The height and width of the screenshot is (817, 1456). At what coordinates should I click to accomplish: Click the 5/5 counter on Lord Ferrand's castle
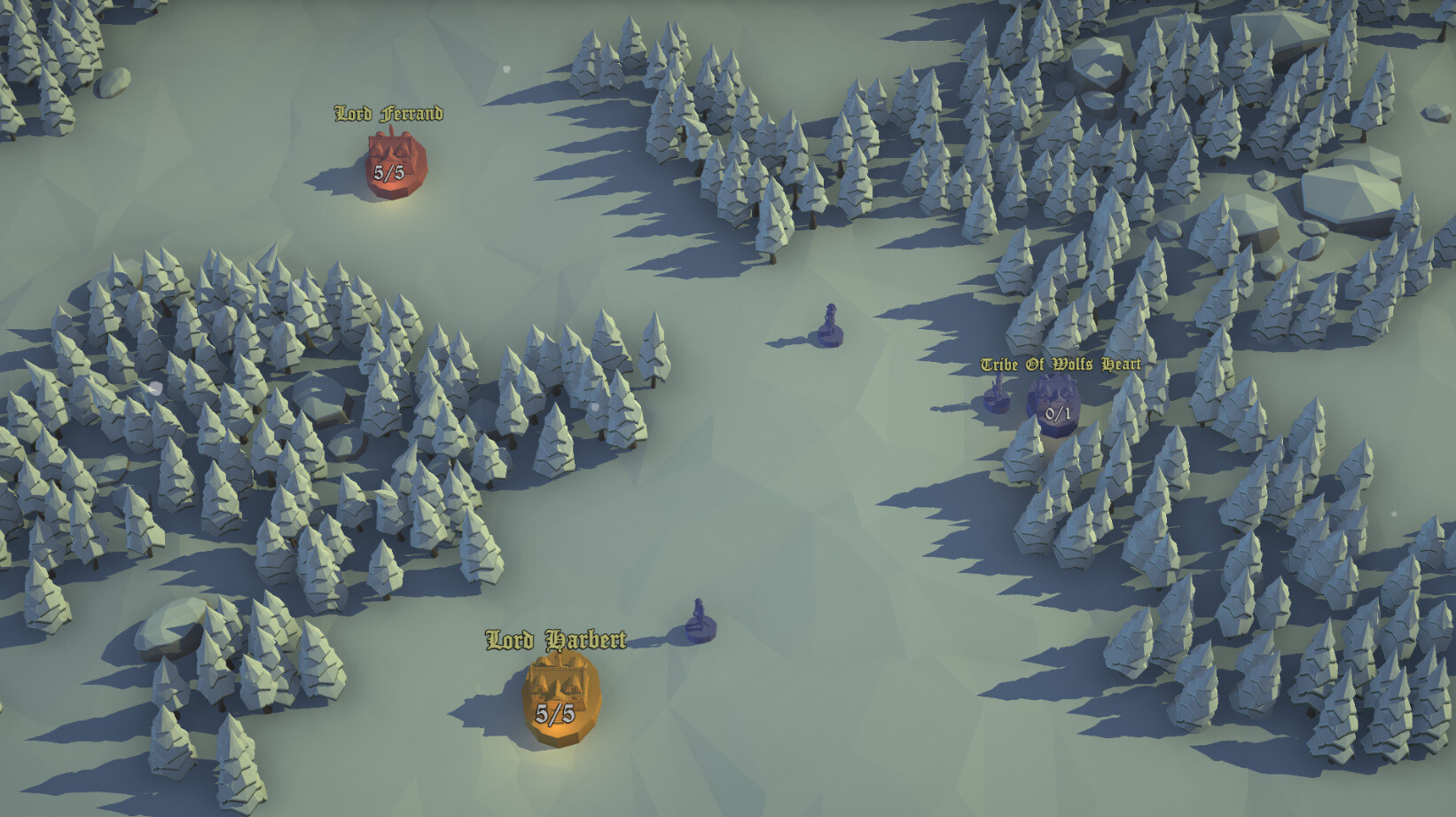(387, 172)
